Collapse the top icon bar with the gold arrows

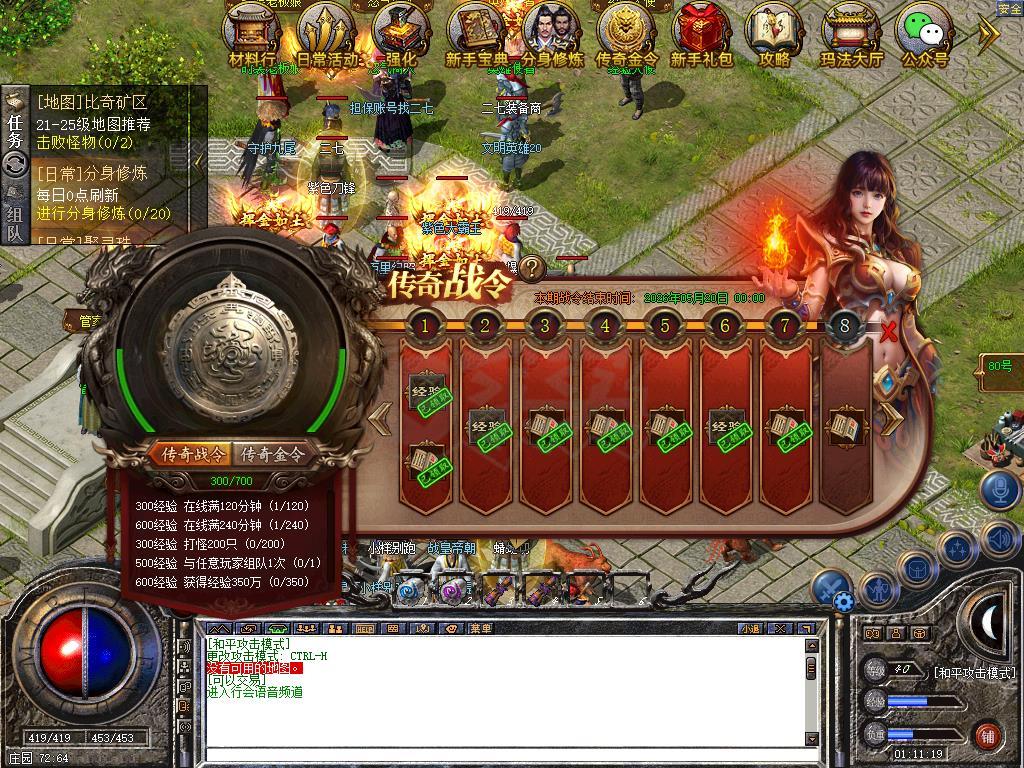[x=988, y=35]
